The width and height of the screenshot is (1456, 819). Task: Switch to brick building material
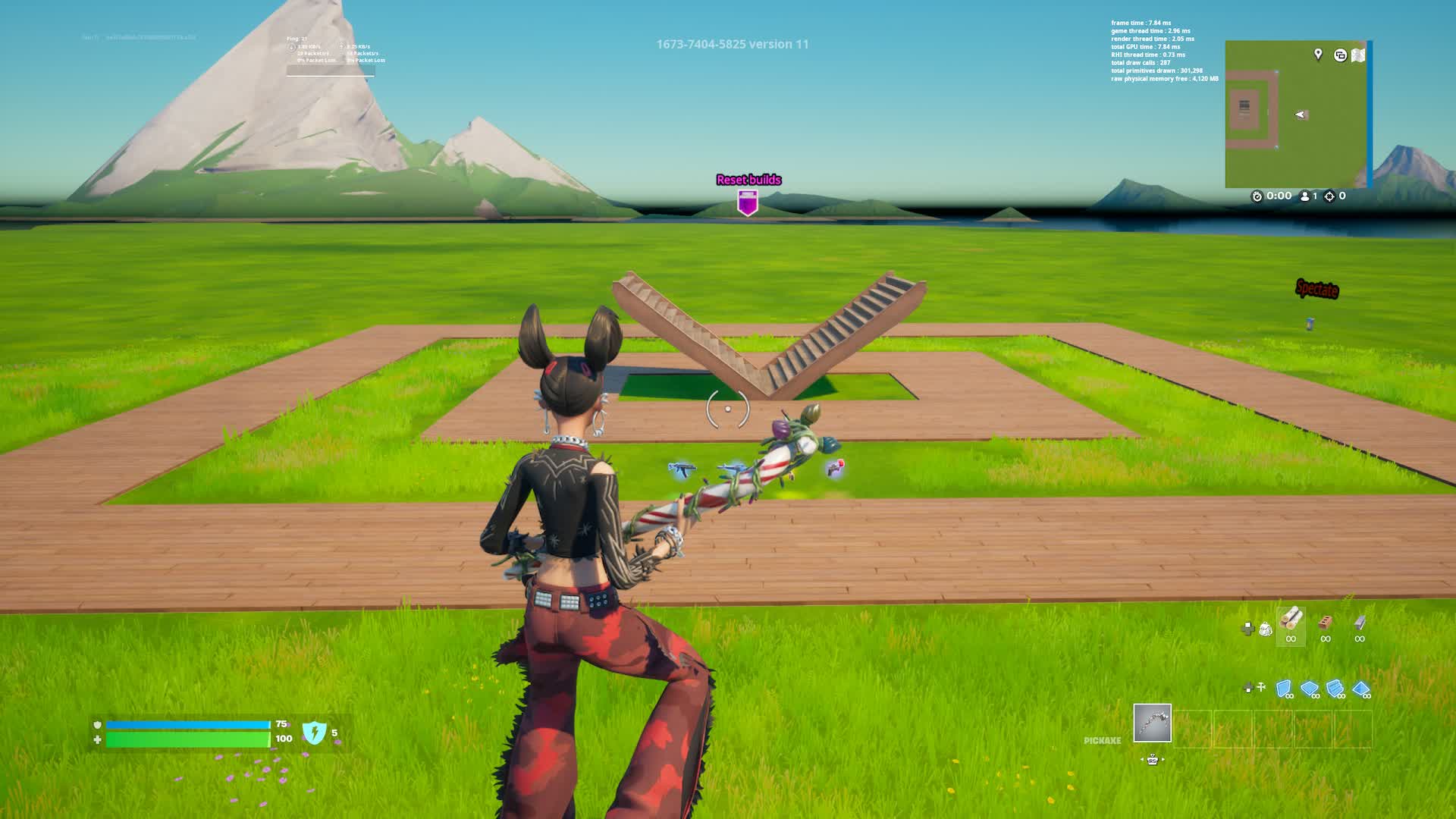[1326, 623]
